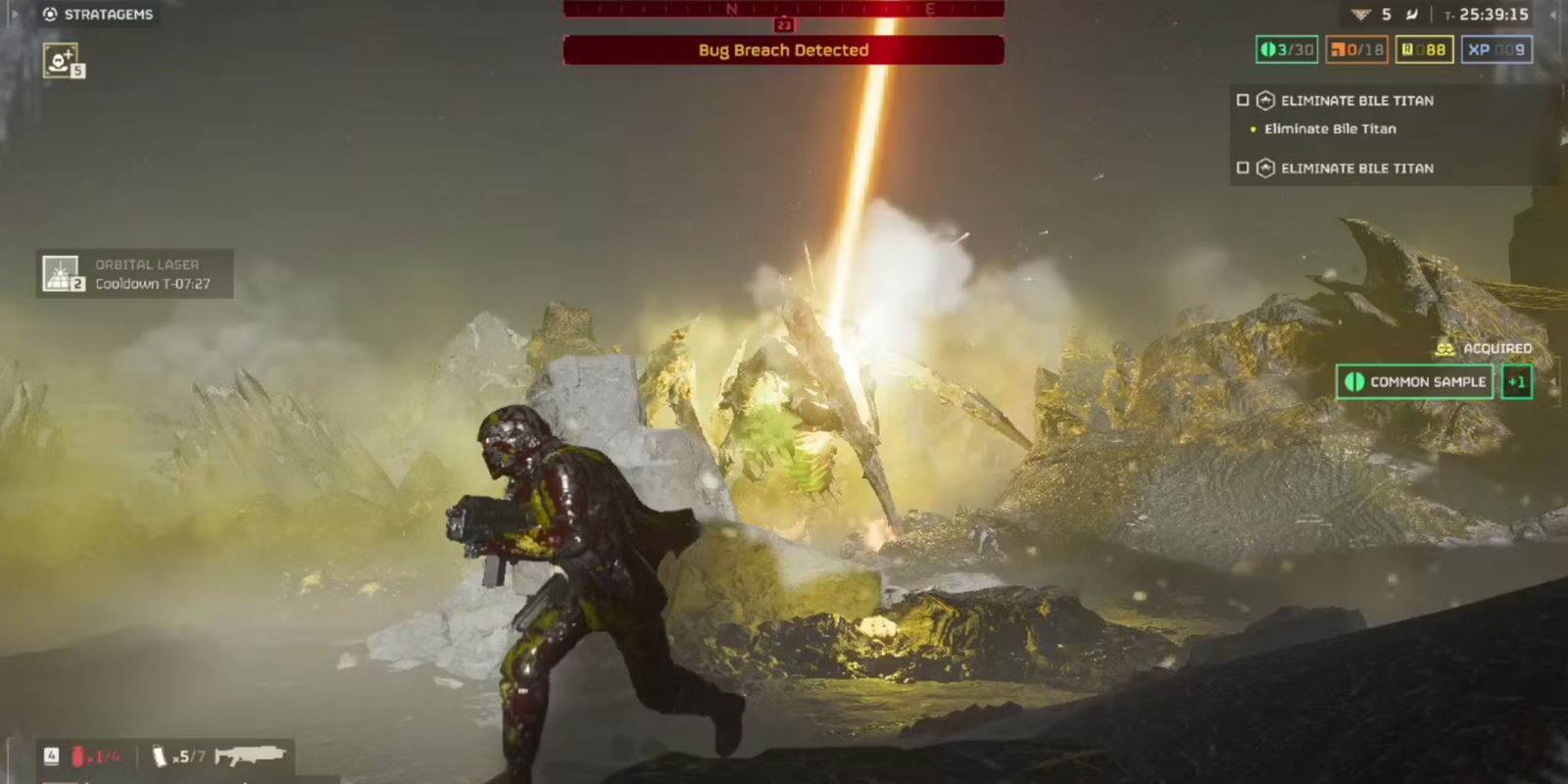
Task: Click the Resupply stratagem icon
Action: (59, 61)
